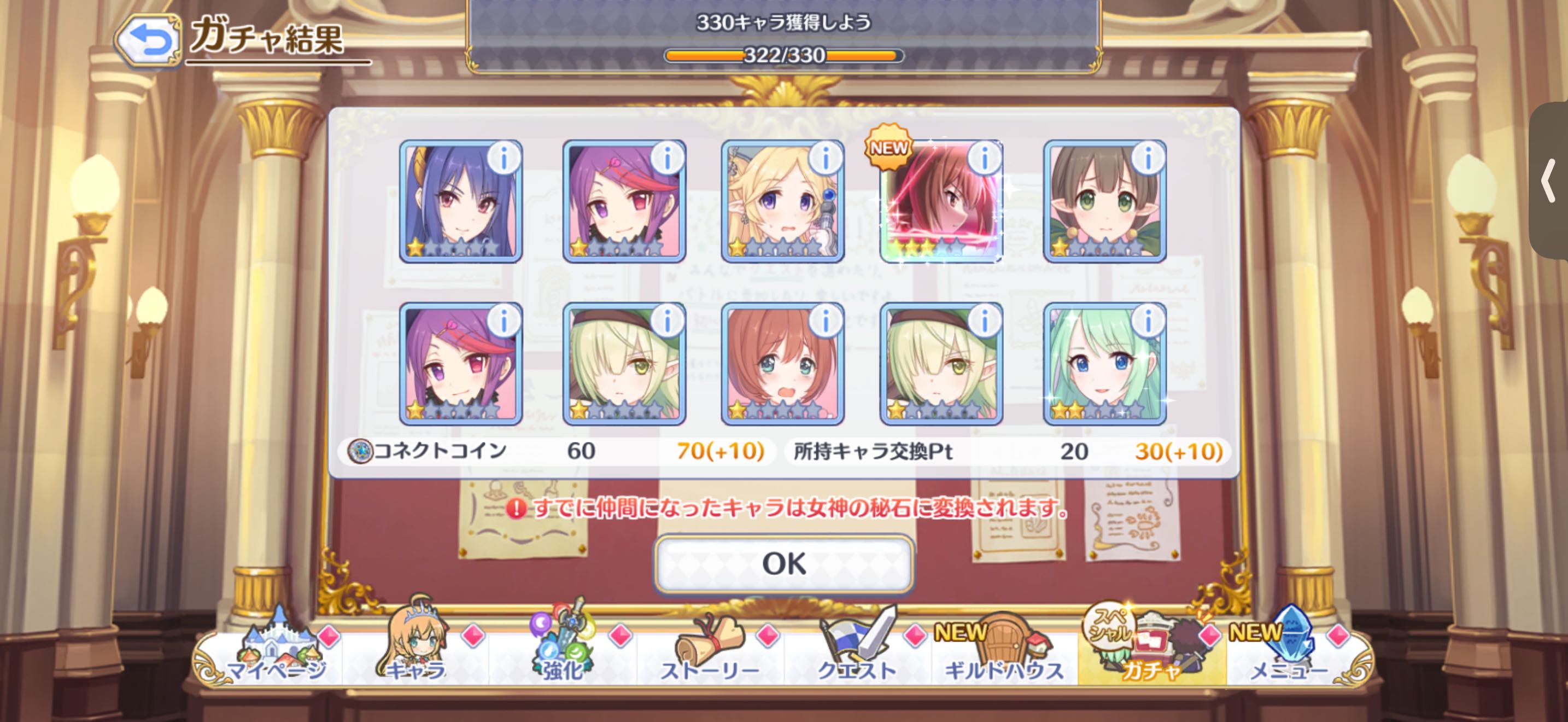Enter the ギルドハウス guild house

[x=1004, y=651]
